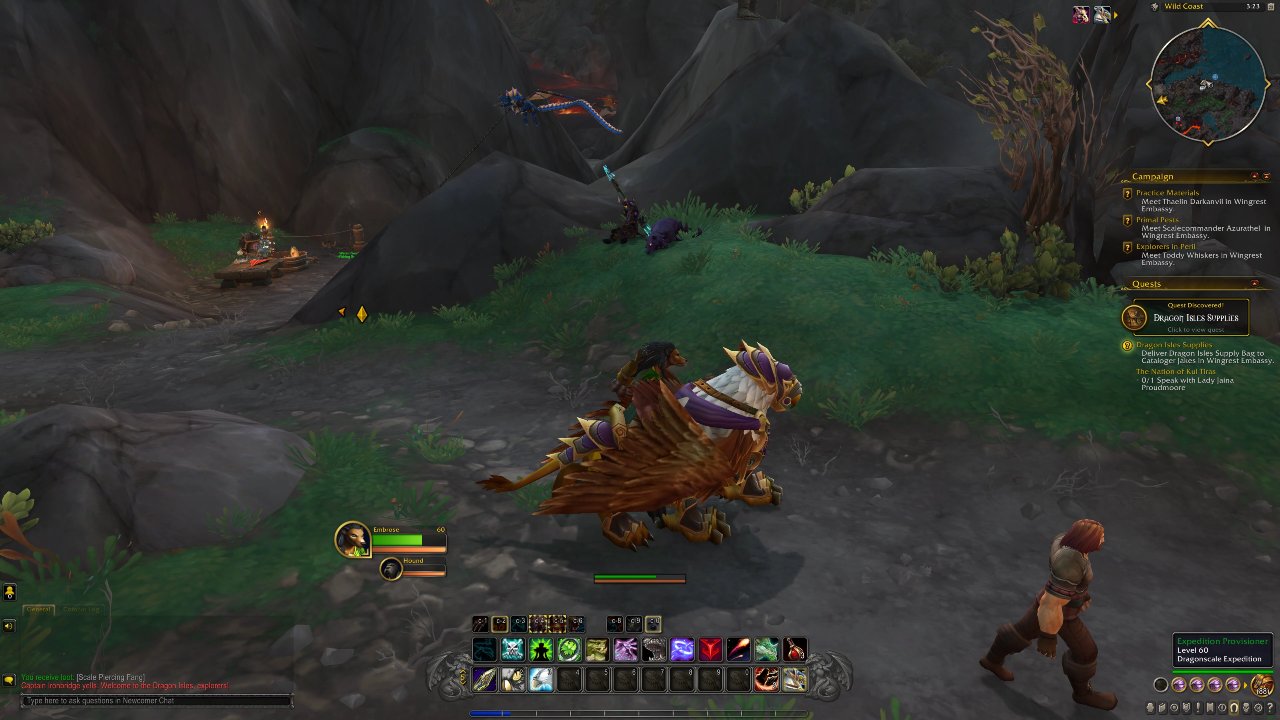Use the red health potion on the action bar
This screenshot has width=1280, height=720.
[796, 650]
